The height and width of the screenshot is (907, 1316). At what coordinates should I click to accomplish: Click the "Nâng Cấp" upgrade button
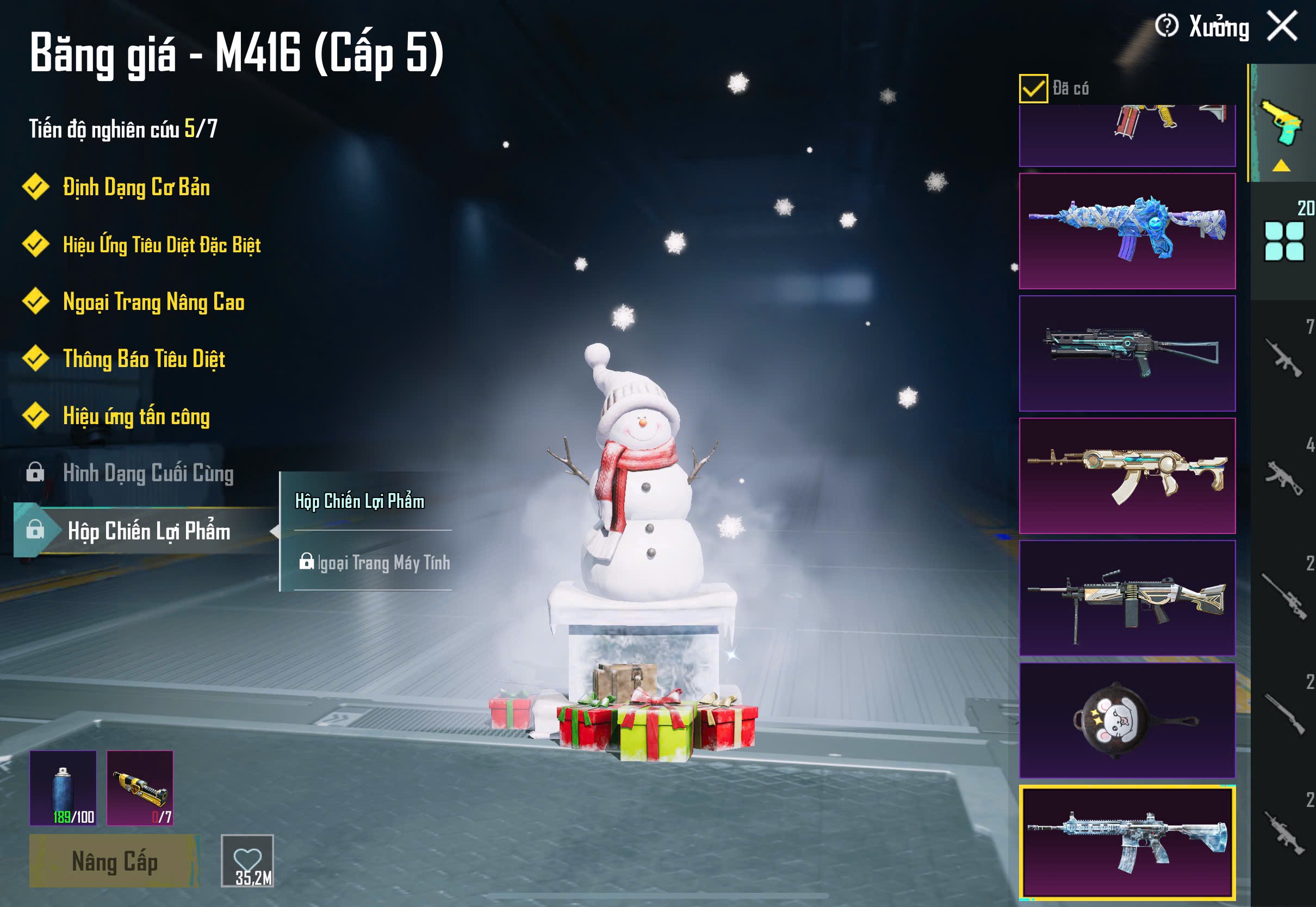point(114,861)
